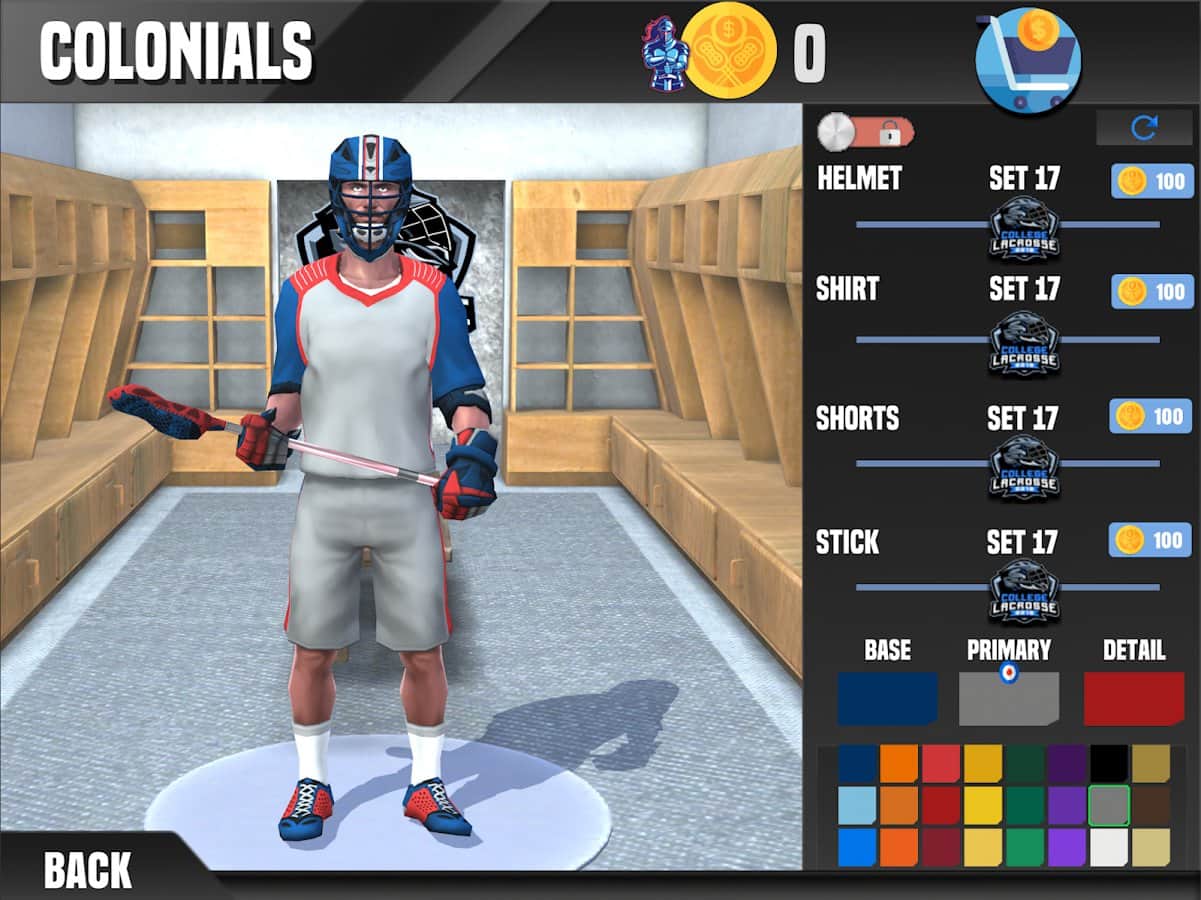Viewport: 1201px width, 900px height.
Task: Adjust the Shirt set slider
Action: click(x=1024, y=342)
